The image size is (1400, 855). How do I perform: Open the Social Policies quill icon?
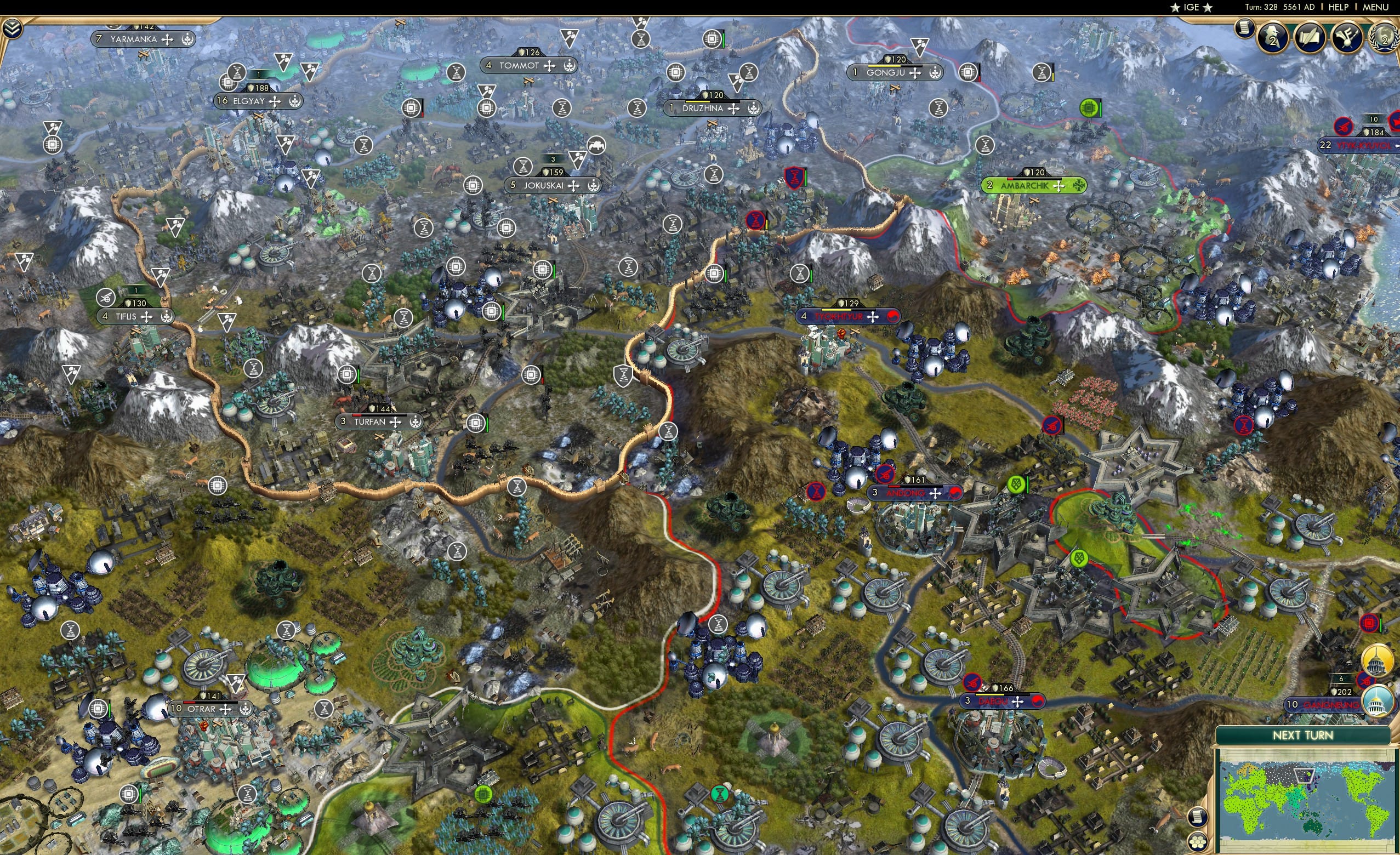click(1311, 38)
